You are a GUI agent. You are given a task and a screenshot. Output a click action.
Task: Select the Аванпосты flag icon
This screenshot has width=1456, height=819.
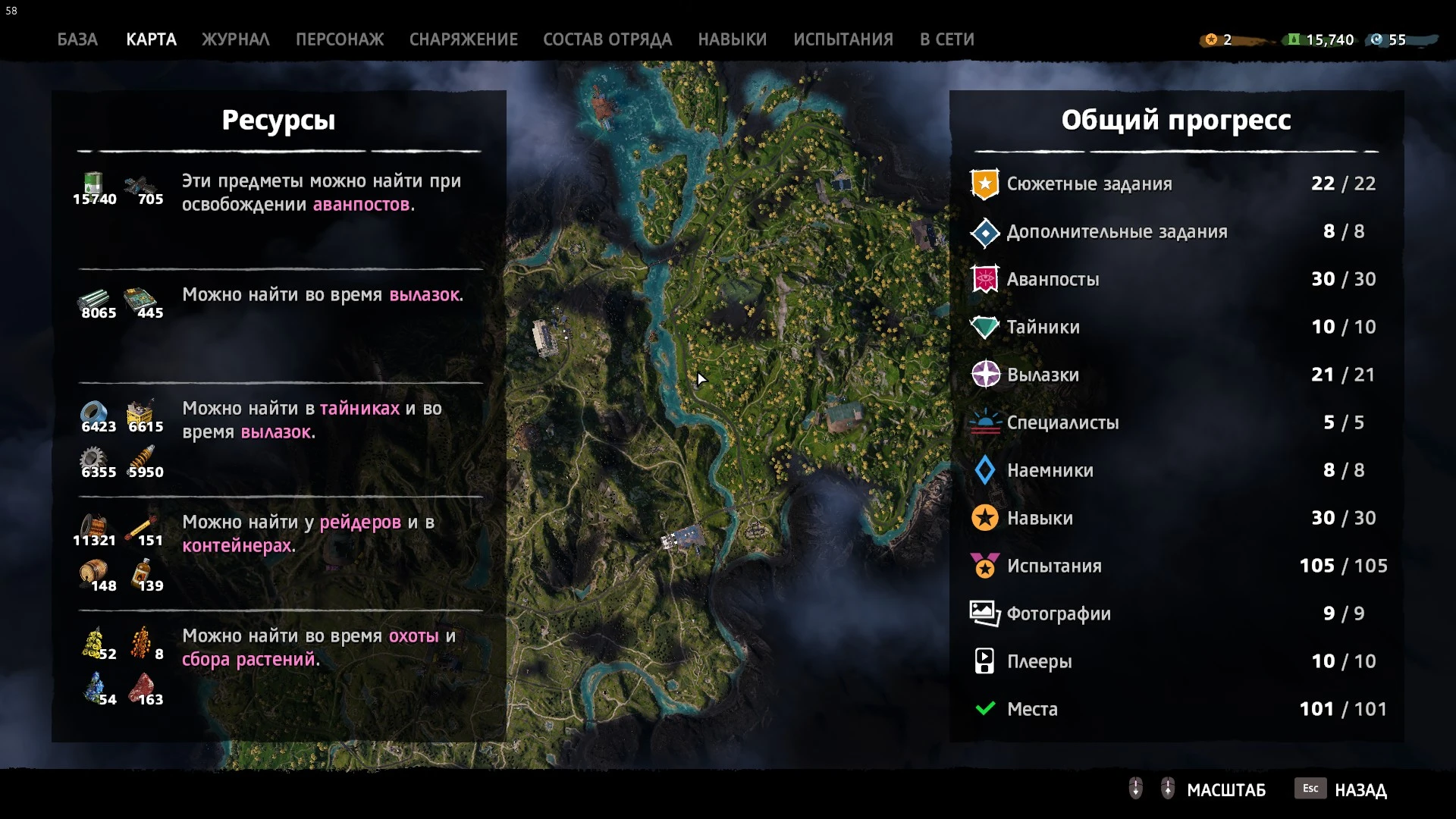click(x=985, y=279)
